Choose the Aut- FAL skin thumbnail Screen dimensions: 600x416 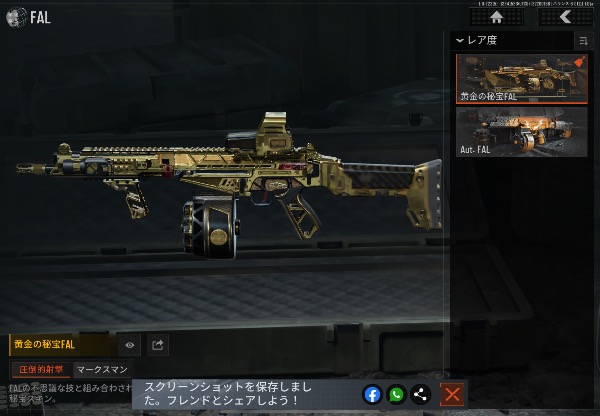pos(521,132)
